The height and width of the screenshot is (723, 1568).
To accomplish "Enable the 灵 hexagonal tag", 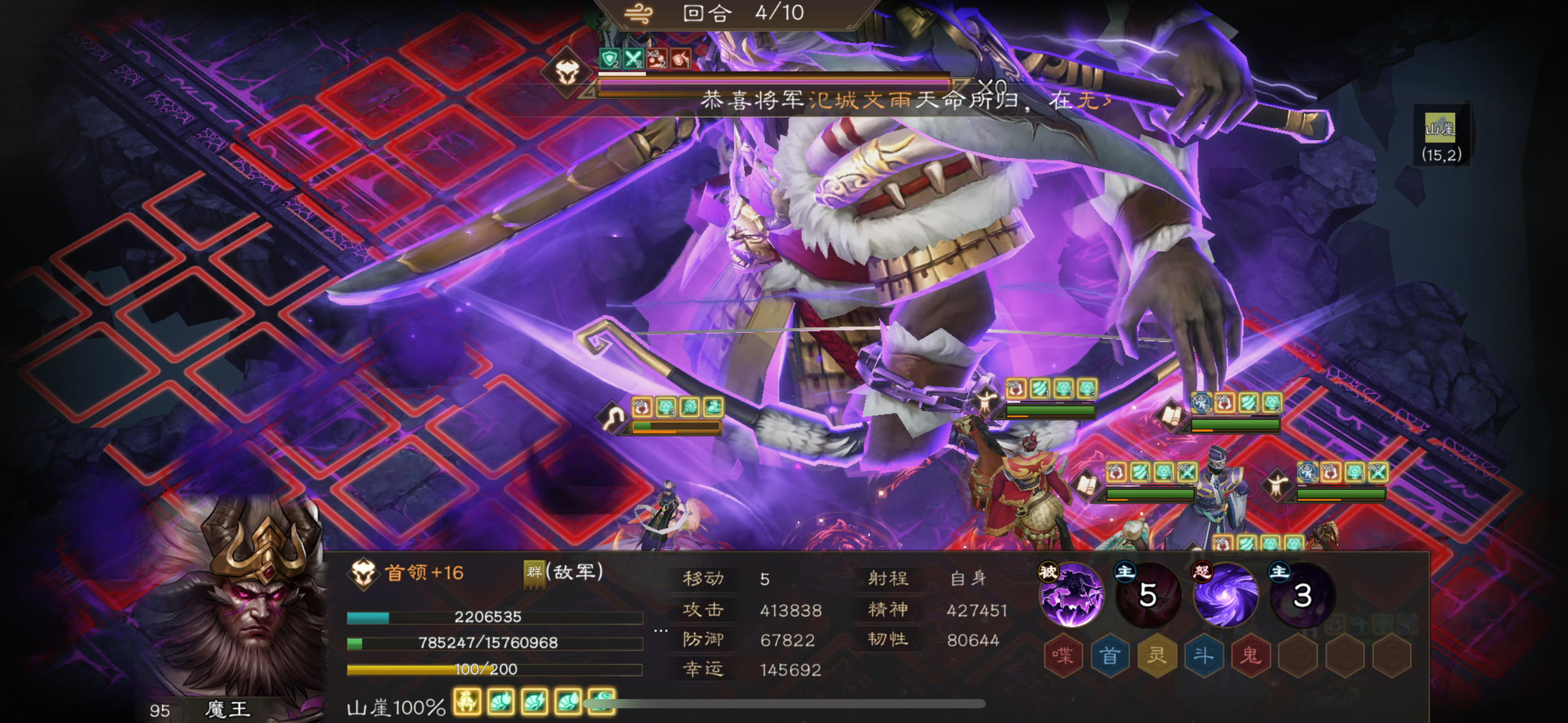I will point(1156,654).
